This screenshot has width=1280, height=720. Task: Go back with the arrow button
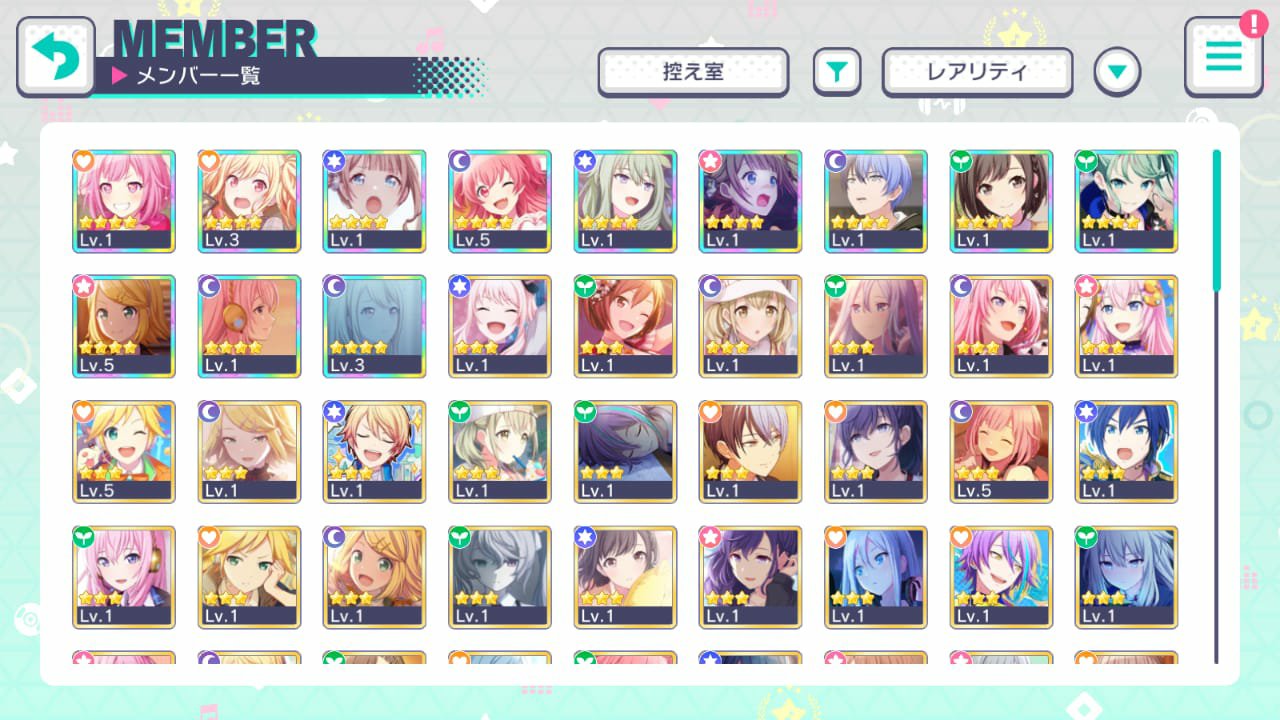pyautogui.click(x=56, y=56)
